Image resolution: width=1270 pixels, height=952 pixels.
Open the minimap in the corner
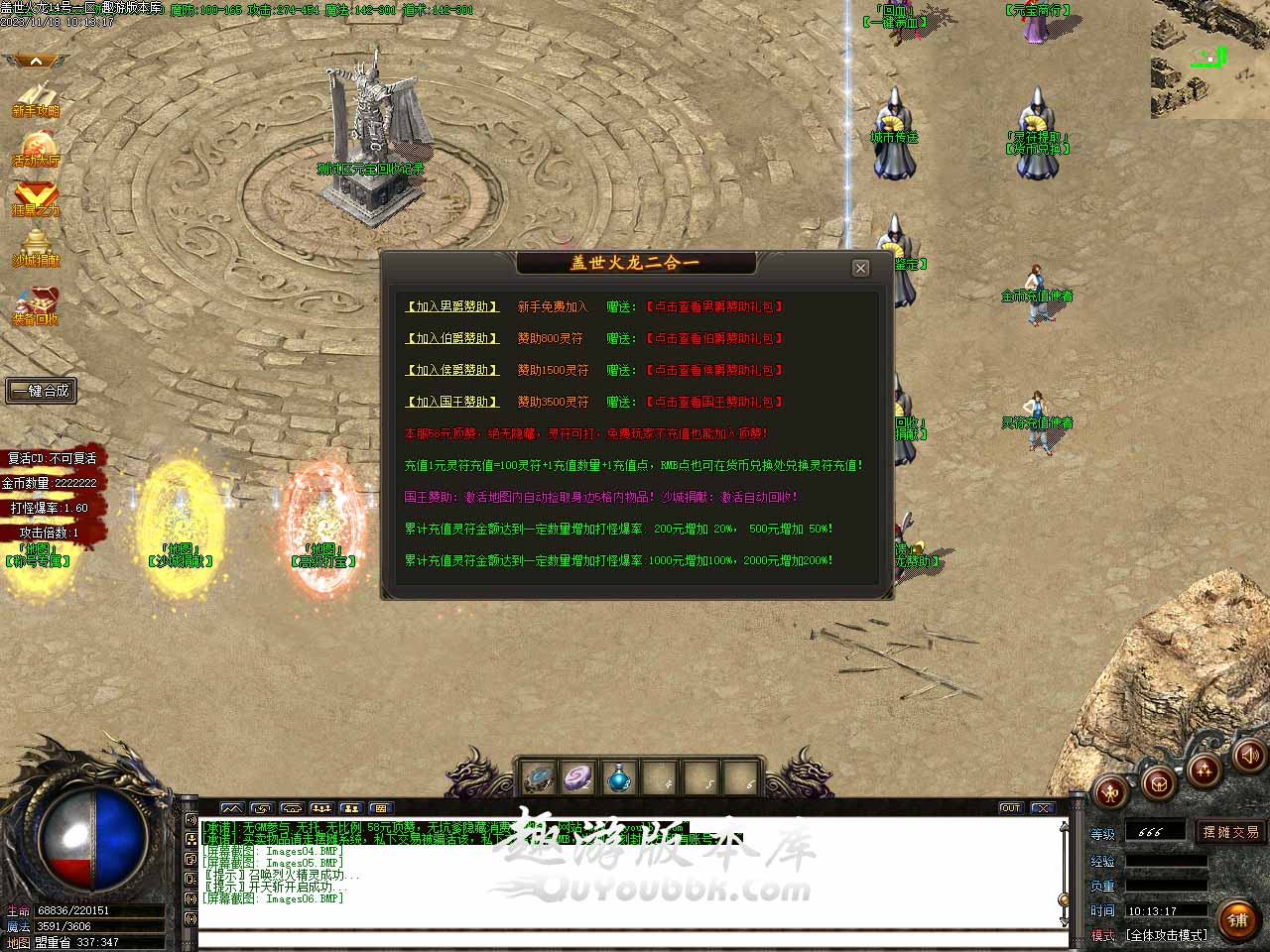coord(1209,59)
